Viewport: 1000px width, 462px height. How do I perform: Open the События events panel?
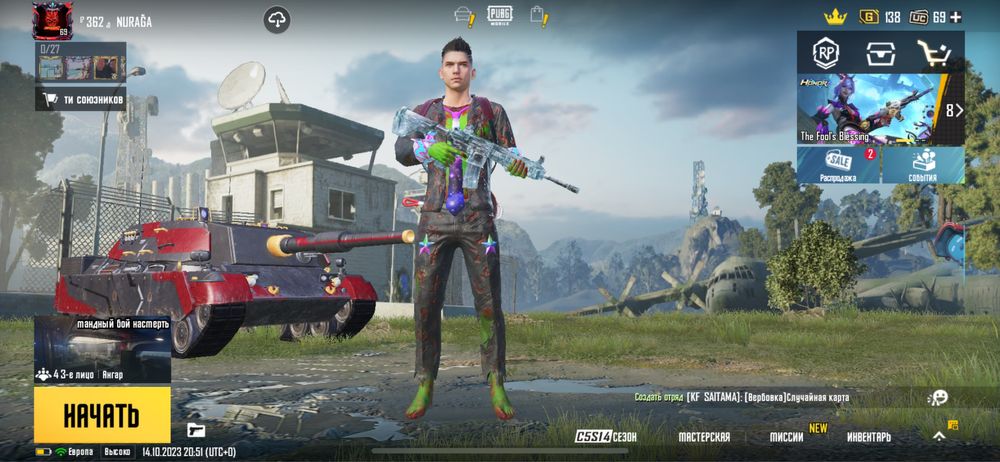tap(923, 165)
